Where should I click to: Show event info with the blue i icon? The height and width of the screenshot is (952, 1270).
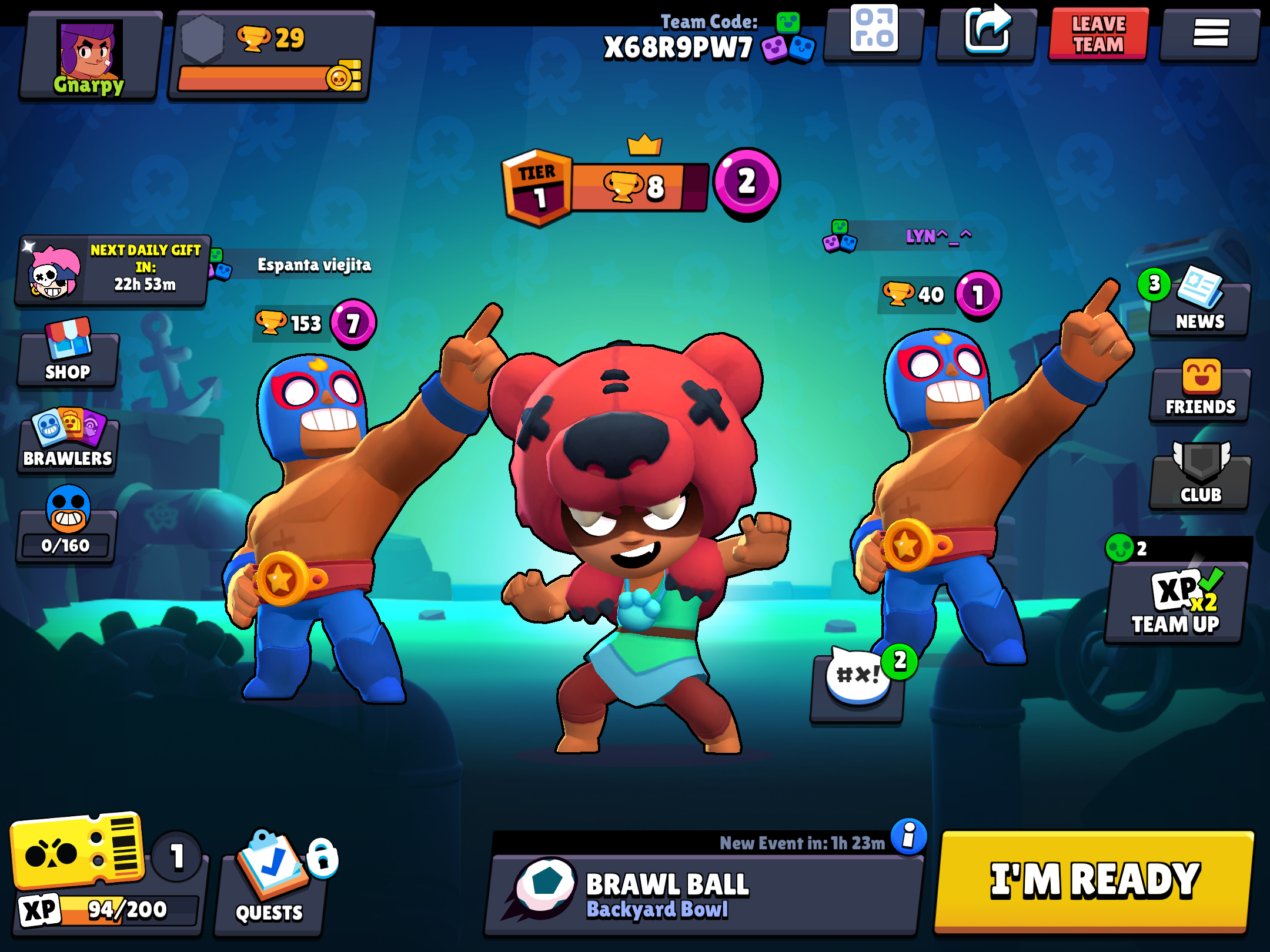click(x=908, y=836)
